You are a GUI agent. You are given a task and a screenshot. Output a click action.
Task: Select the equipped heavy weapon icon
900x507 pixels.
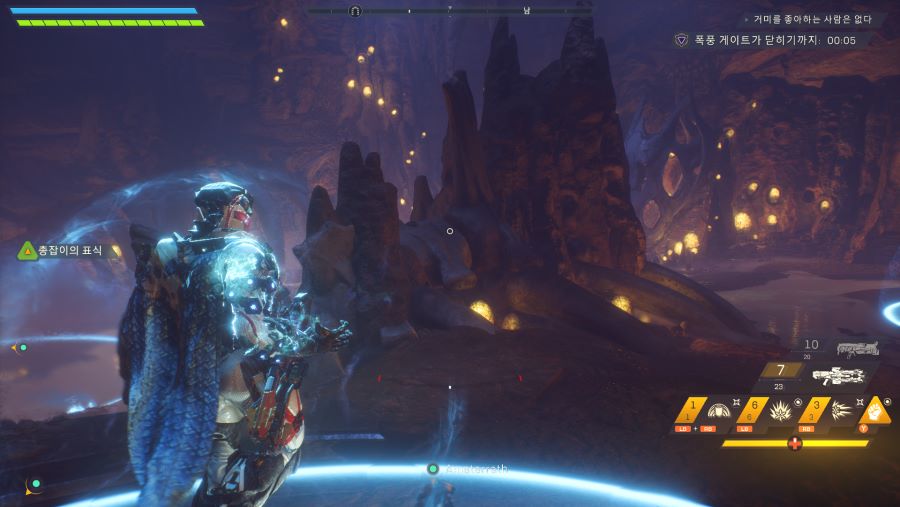coord(837,376)
